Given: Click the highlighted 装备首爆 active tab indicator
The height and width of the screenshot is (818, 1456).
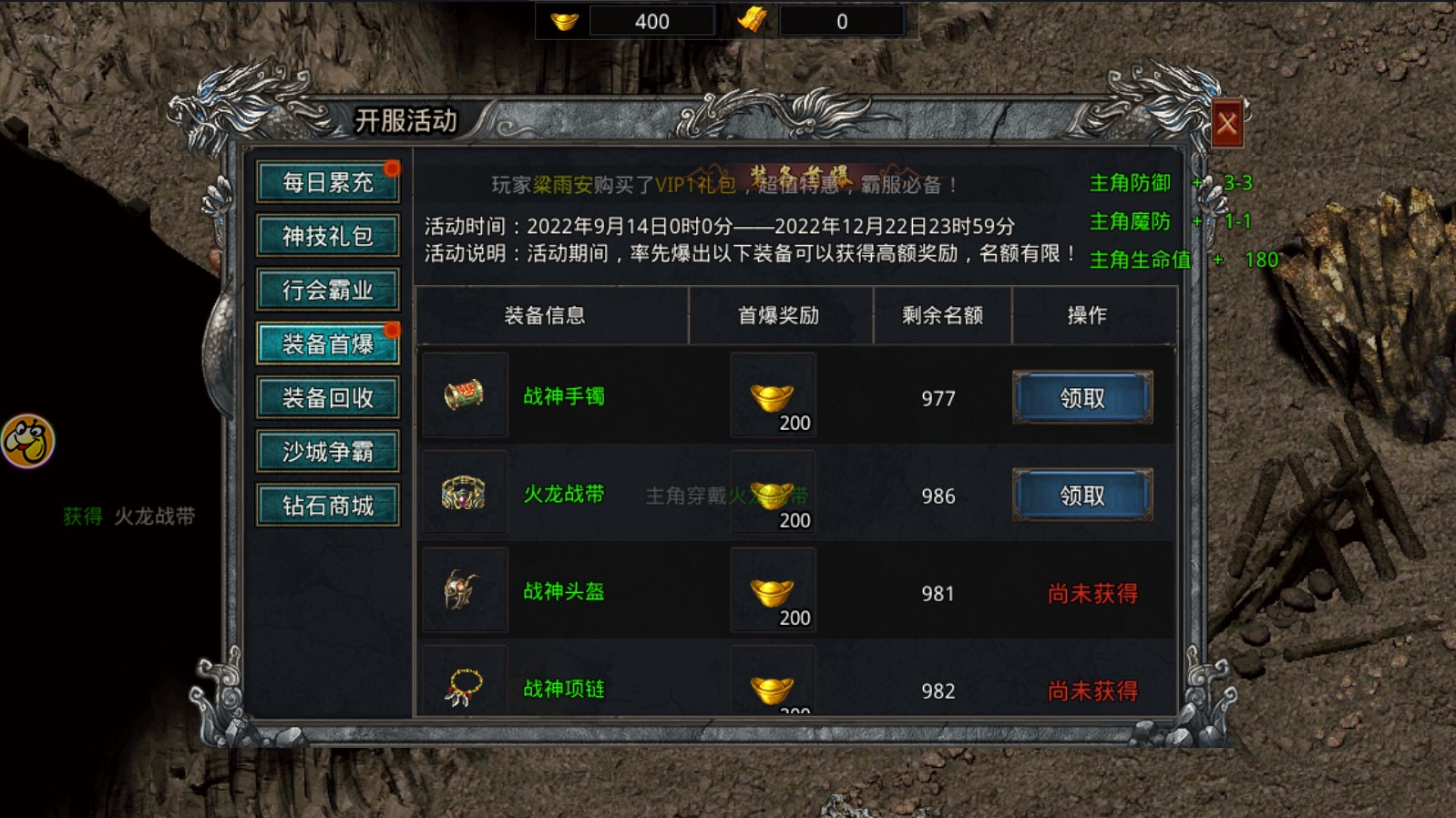Looking at the screenshot, I should click(x=328, y=343).
